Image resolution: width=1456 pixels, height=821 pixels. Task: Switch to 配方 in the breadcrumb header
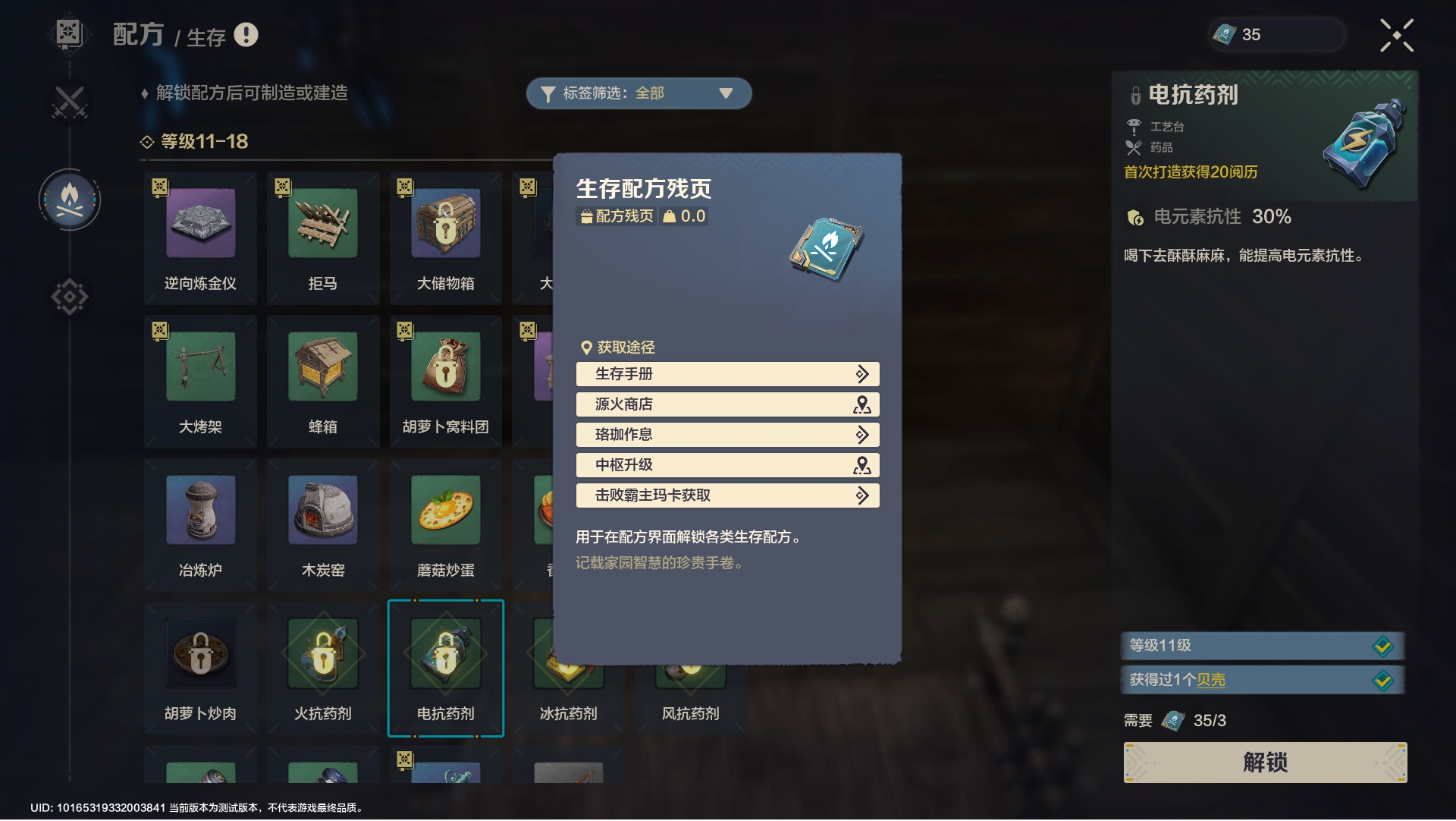pos(138,33)
